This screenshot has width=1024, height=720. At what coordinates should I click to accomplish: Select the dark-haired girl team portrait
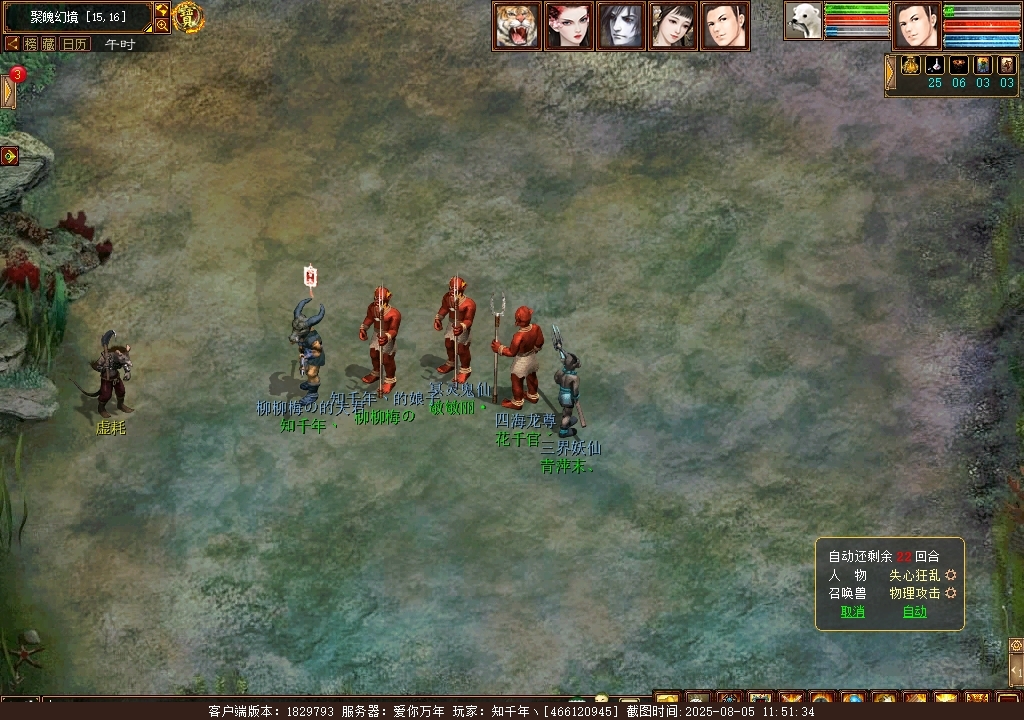673,26
